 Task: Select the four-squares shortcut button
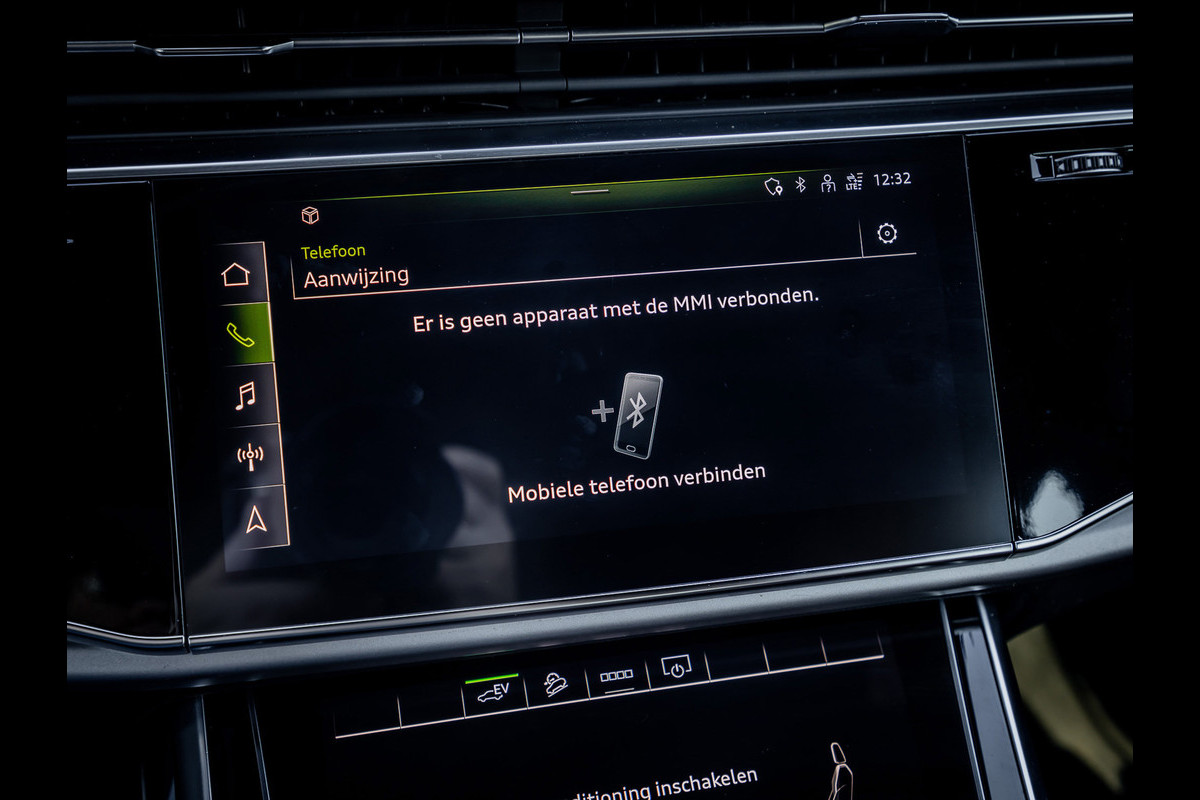(x=616, y=677)
